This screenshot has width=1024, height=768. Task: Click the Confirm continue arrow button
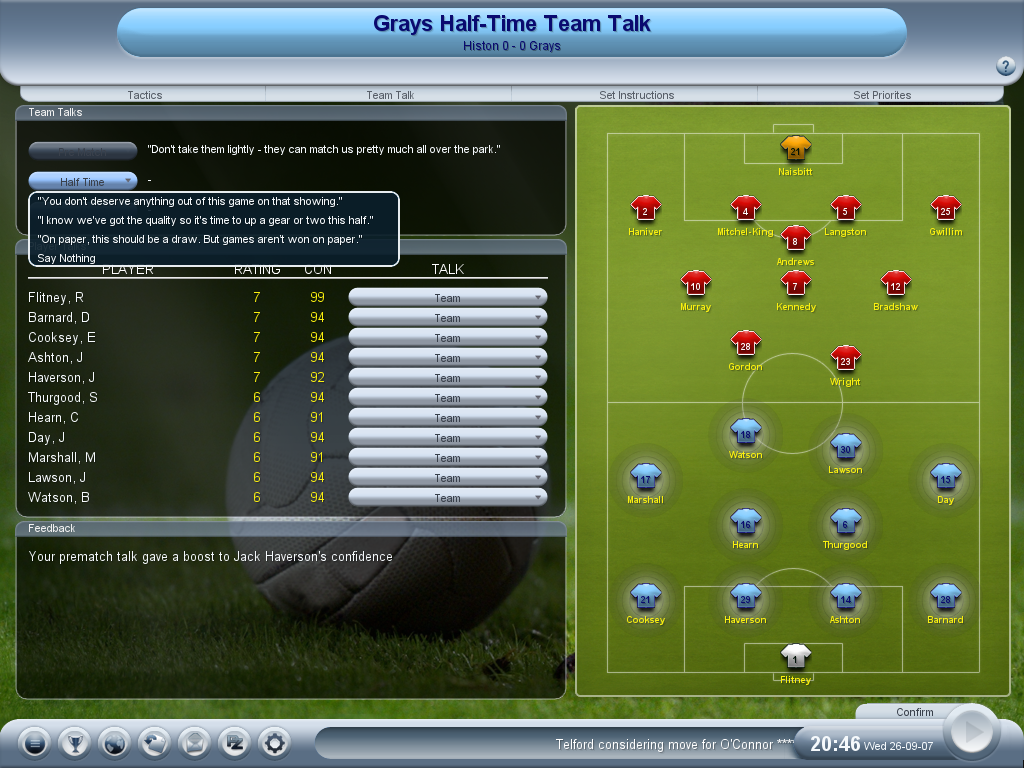click(970, 732)
